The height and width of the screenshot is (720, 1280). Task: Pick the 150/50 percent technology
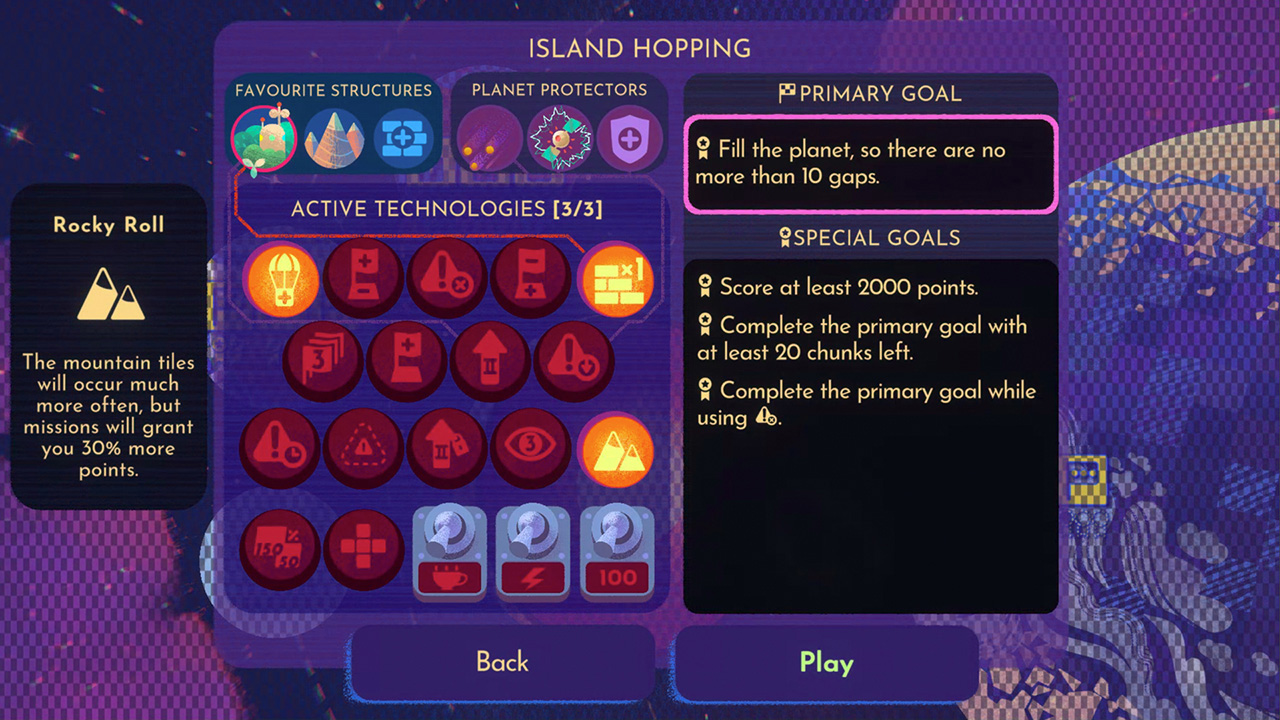pyautogui.click(x=281, y=548)
